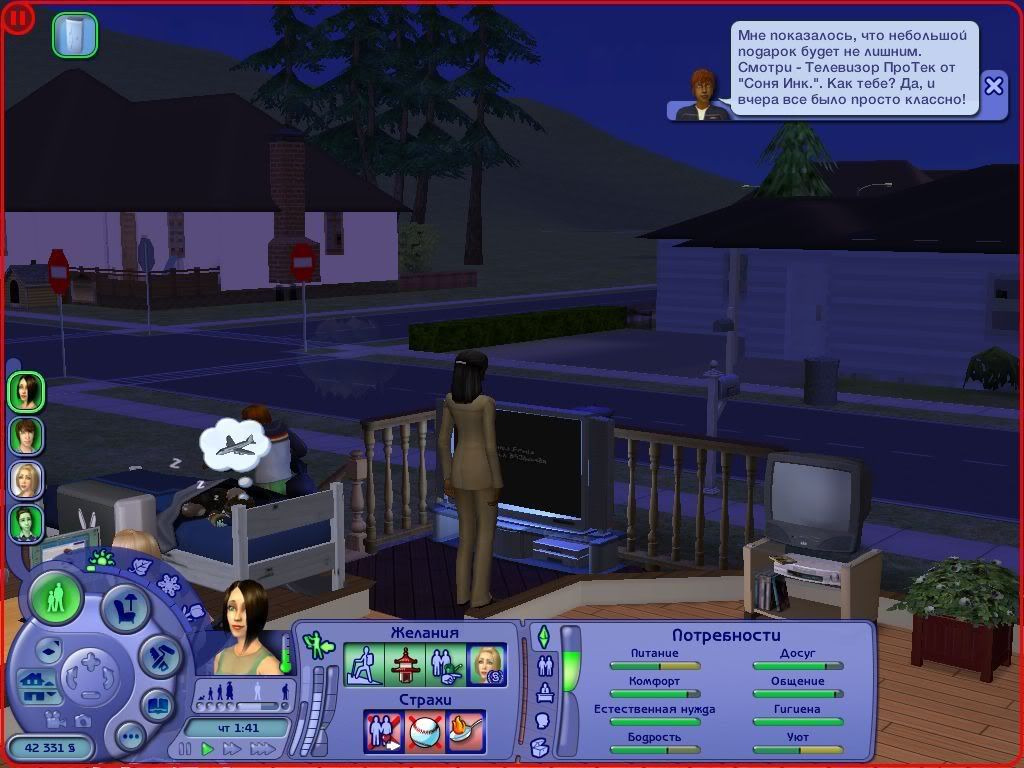Image resolution: width=1024 pixels, height=768 pixels.
Task: Pause the game using the speed controls
Action: [x=185, y=748]
